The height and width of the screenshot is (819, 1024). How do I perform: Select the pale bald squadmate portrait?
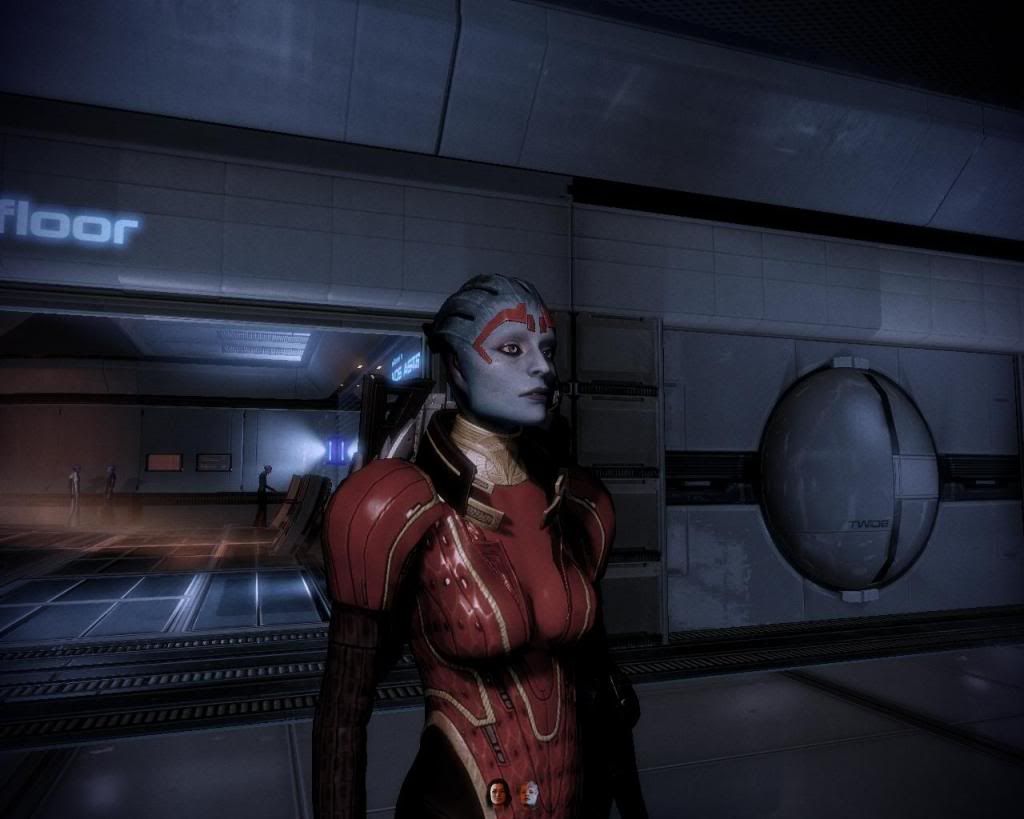coord(528,792)
